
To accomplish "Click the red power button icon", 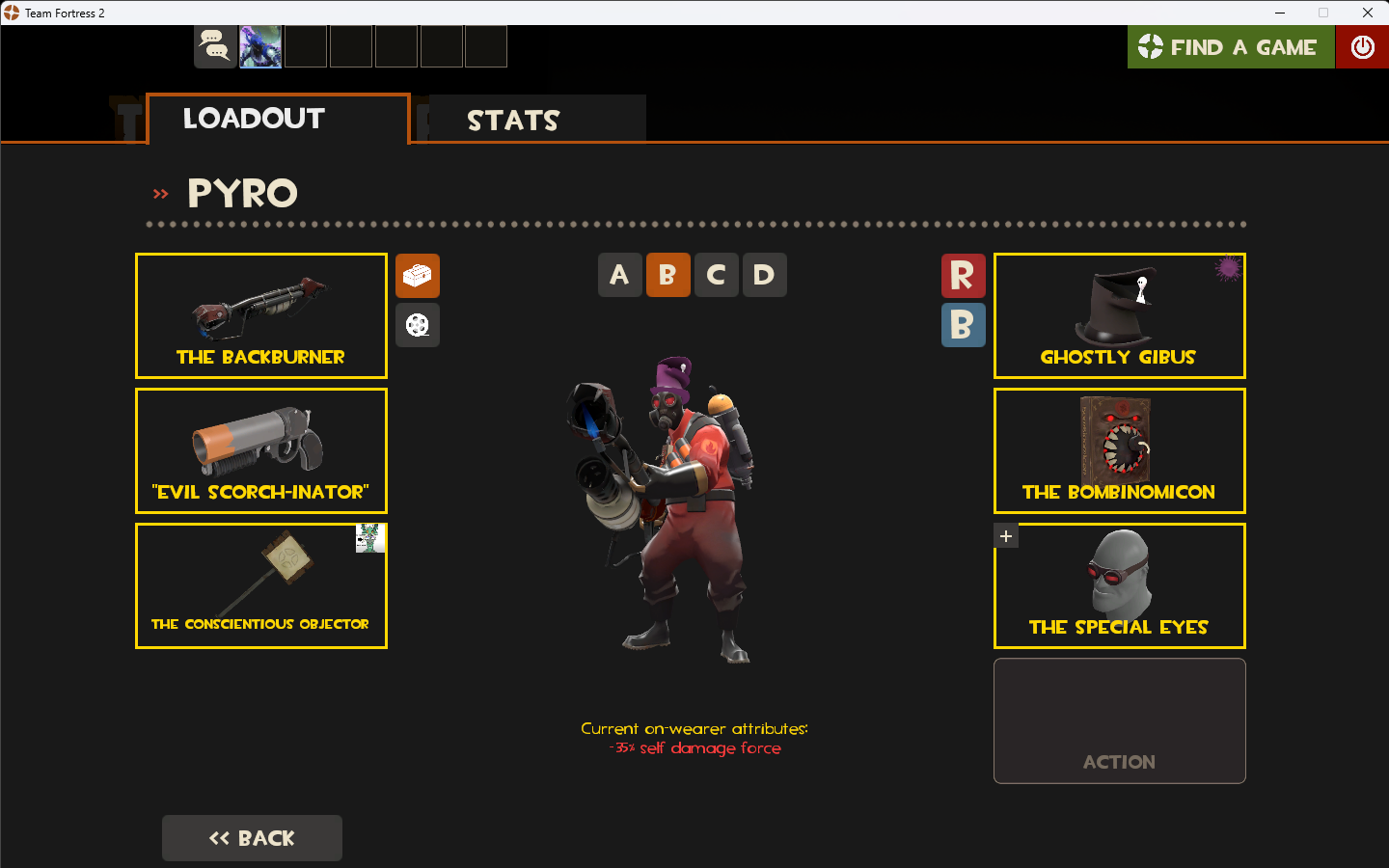I will 1362,46.
